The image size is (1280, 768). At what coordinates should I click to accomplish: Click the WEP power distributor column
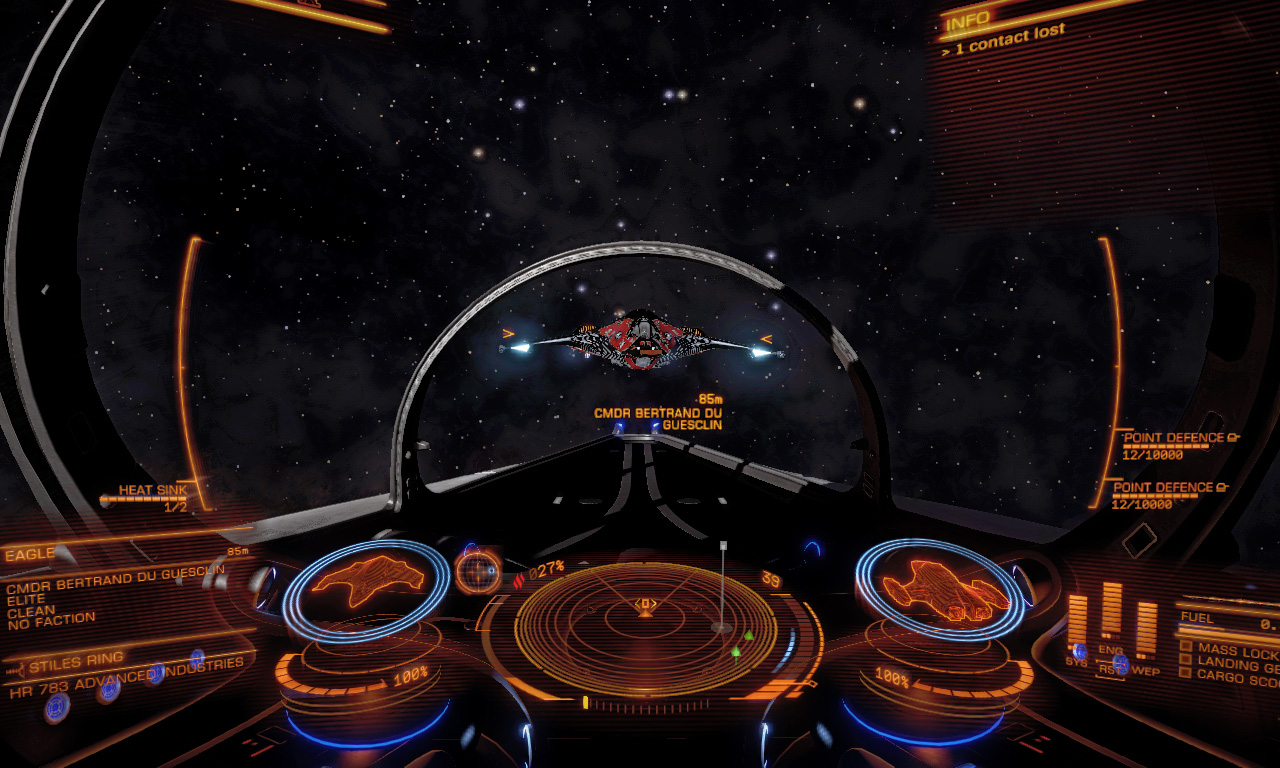1146,629
